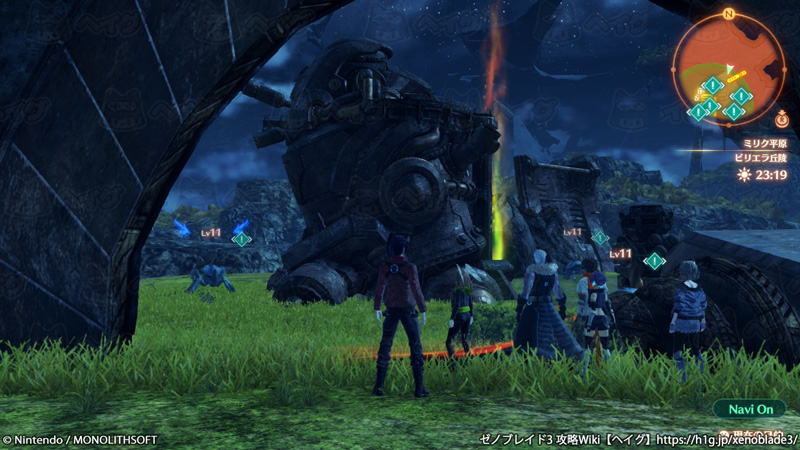Click the minimap's north compass marker
800x450 pixels.
(729, 14)
